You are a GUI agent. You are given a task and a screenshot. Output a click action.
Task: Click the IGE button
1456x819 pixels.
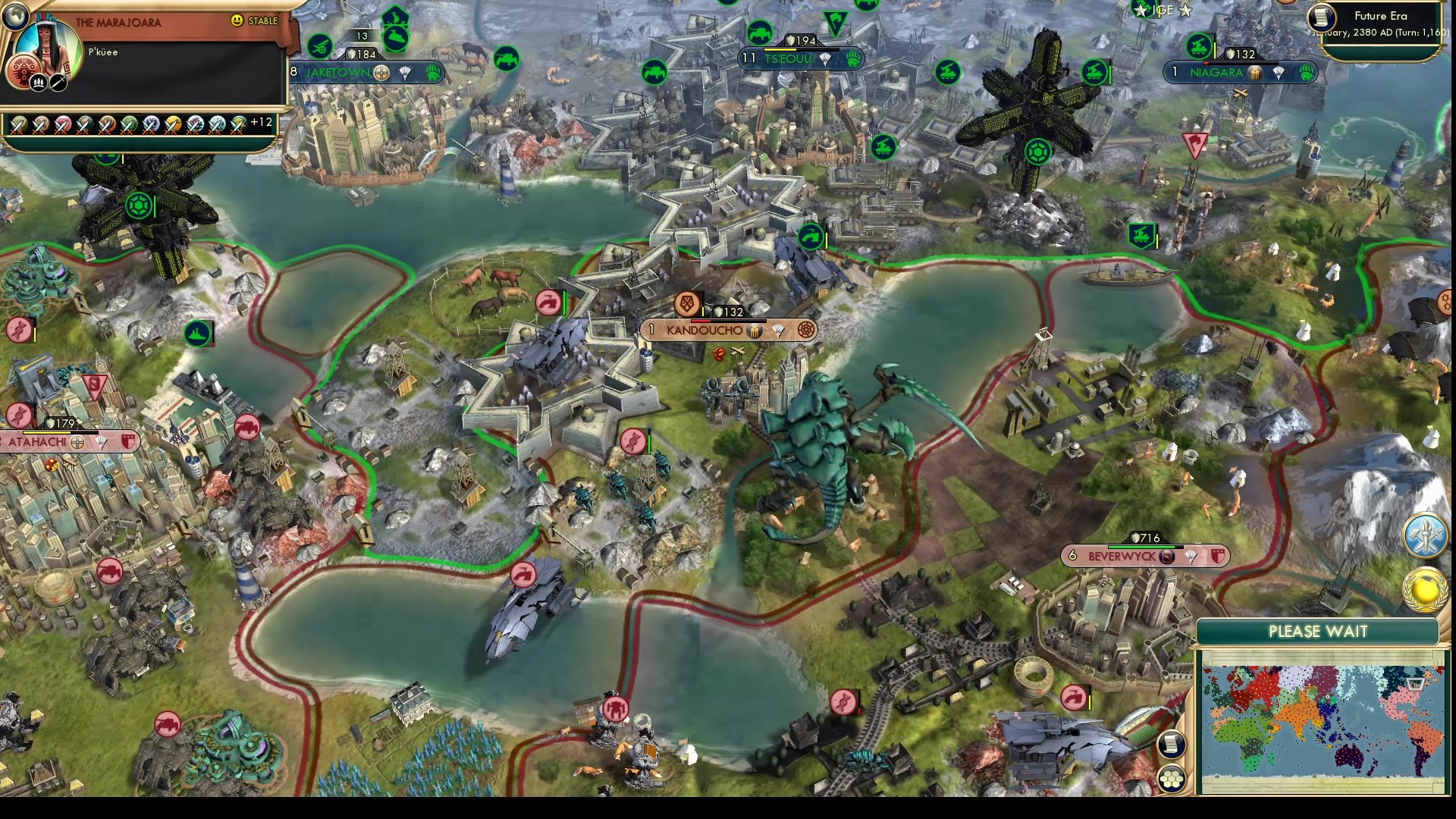[x=1163, y=10]
